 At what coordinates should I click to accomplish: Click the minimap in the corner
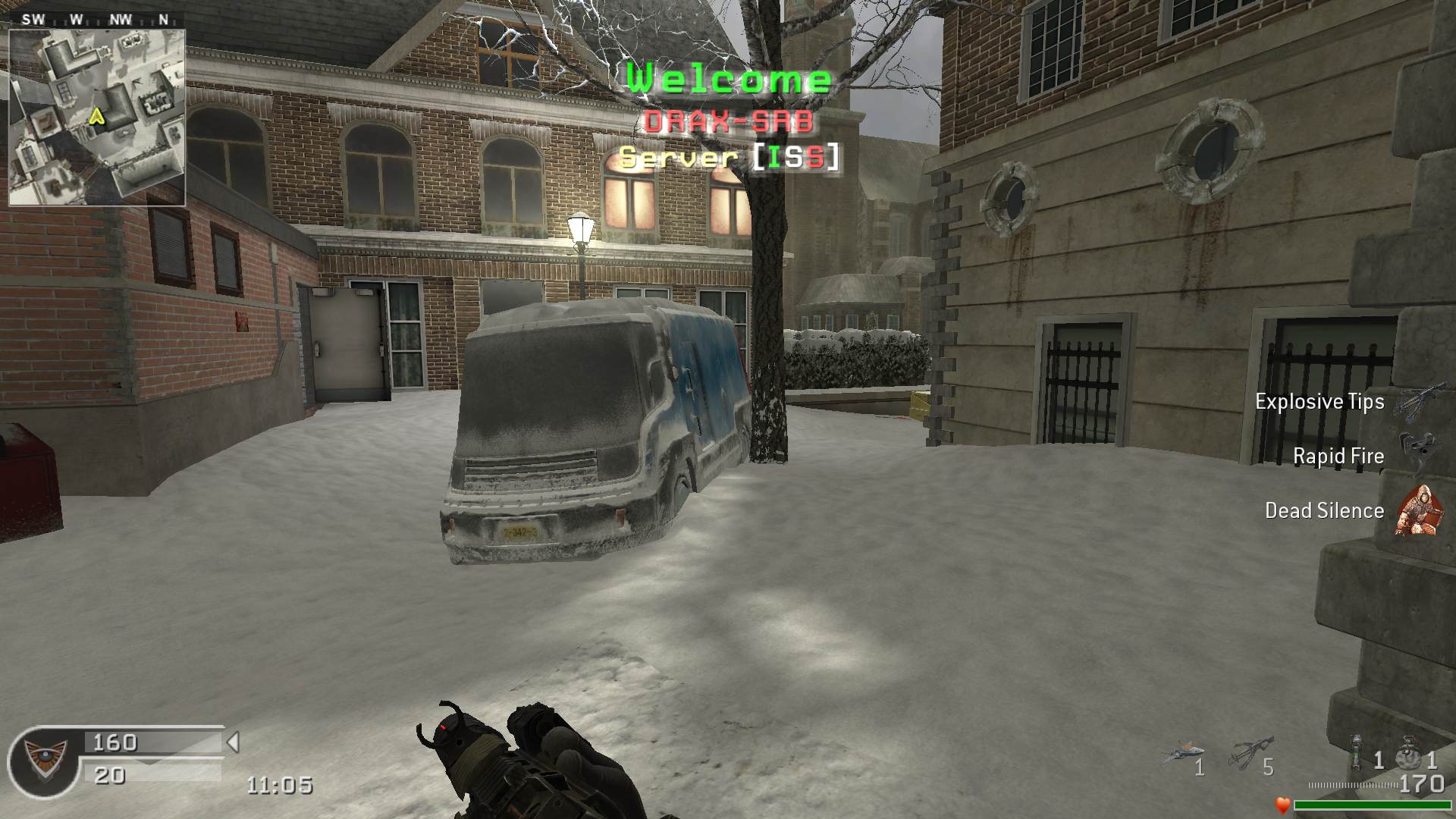pyautogui.click(x=97, y=118)
